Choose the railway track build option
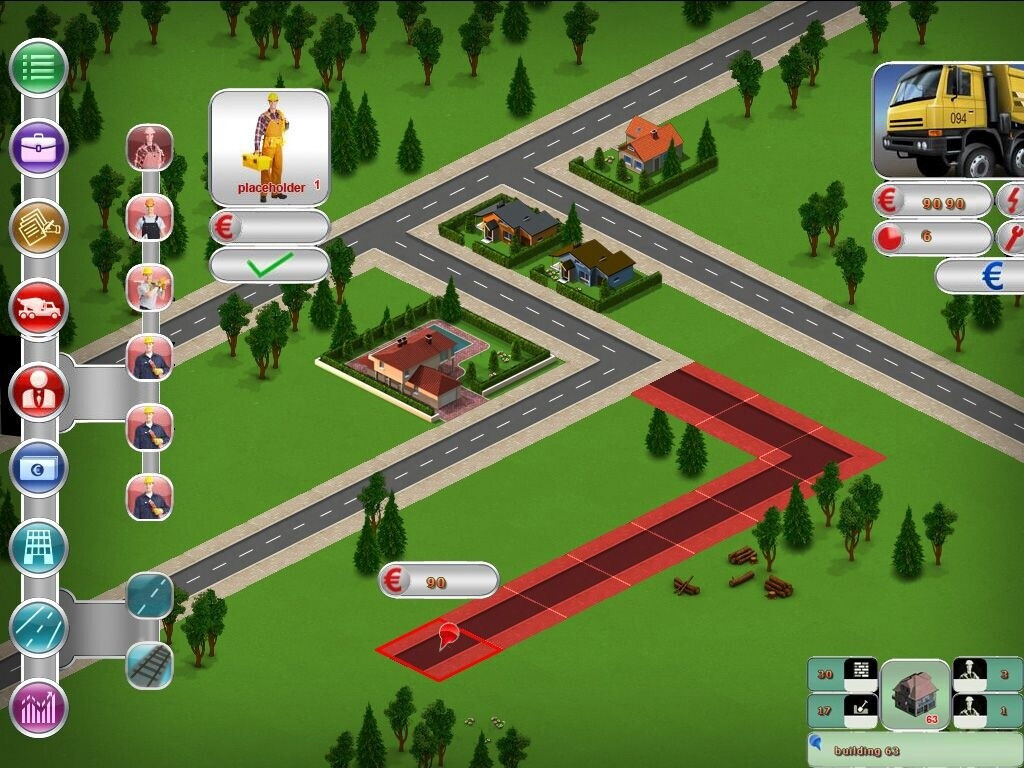 pos(150,666)
